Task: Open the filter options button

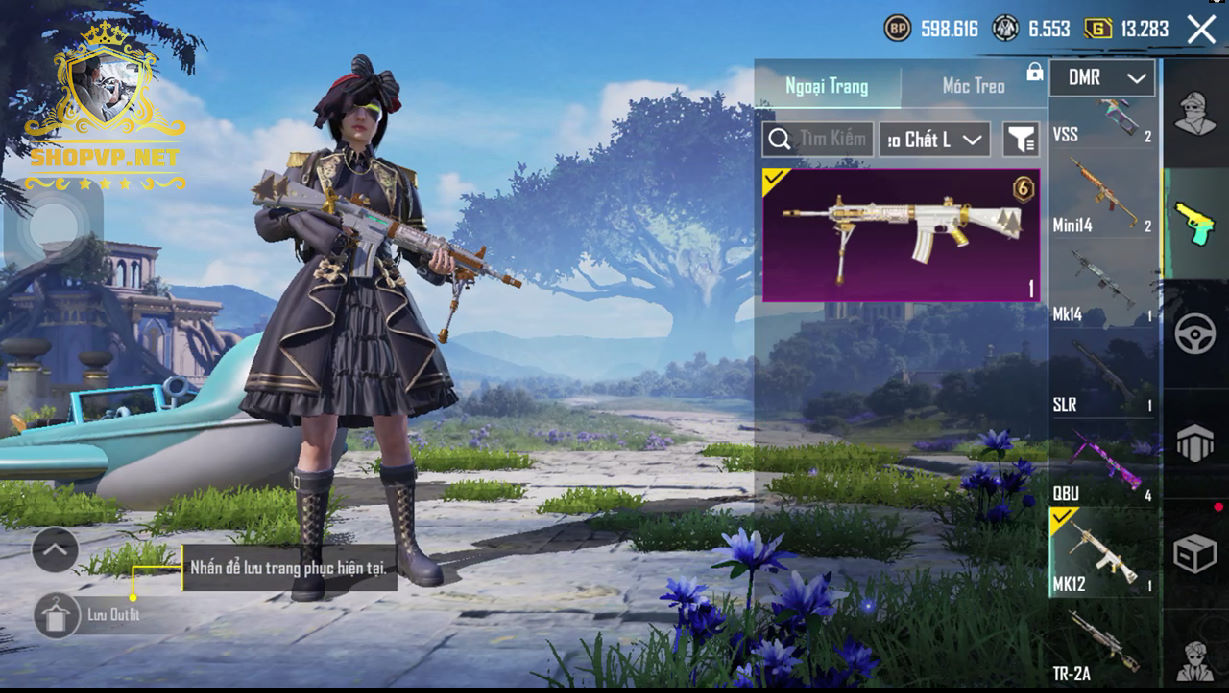Action: [x=1021, y=140]
